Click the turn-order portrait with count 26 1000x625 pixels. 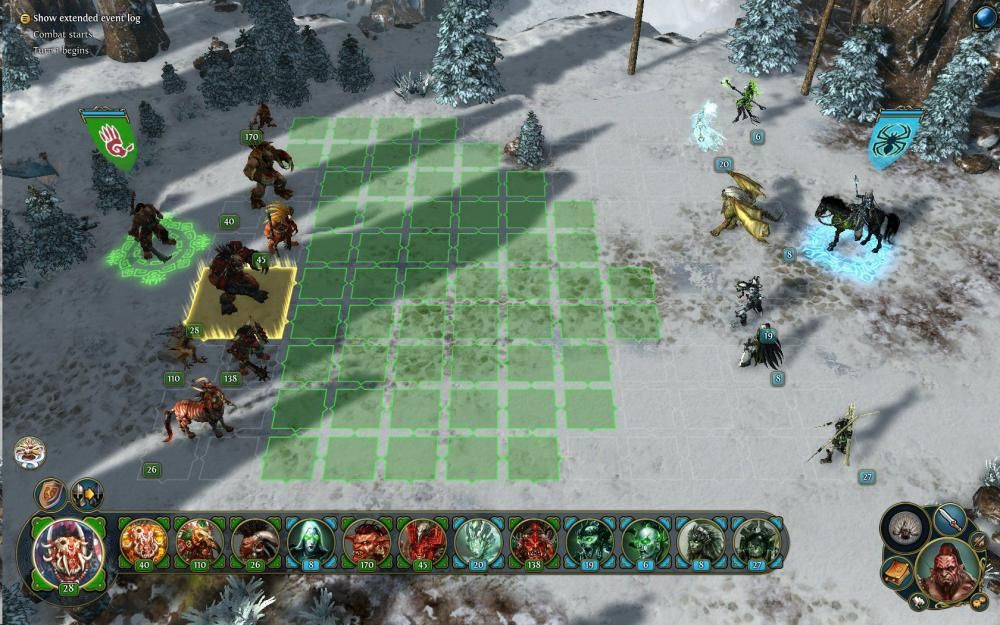pyautogui.click(x=255, y=541)
